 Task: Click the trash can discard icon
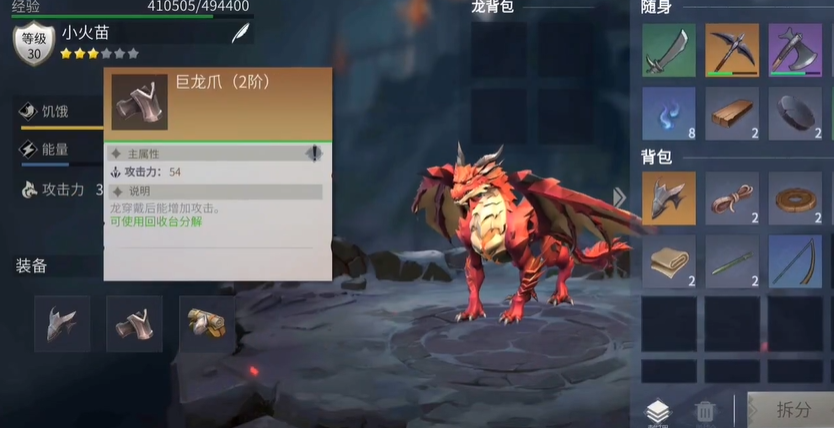[705, 411]
